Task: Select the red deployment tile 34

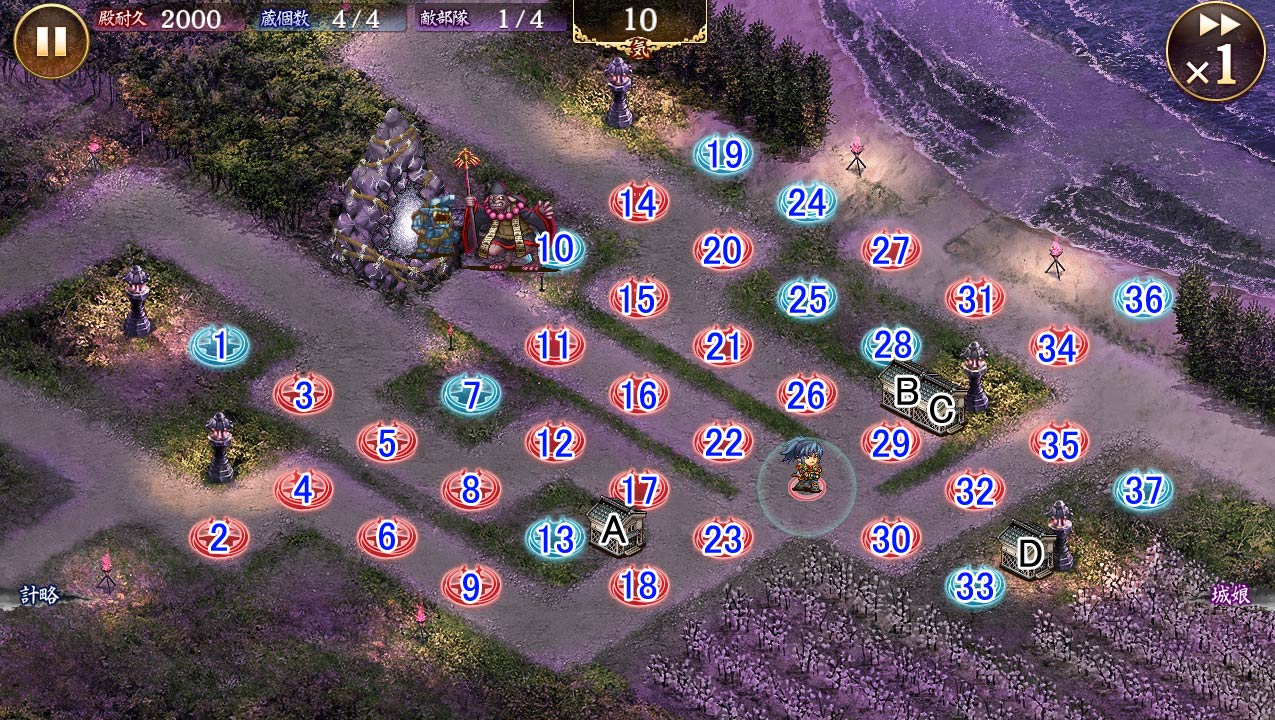Action: [x=1058, y=347]
